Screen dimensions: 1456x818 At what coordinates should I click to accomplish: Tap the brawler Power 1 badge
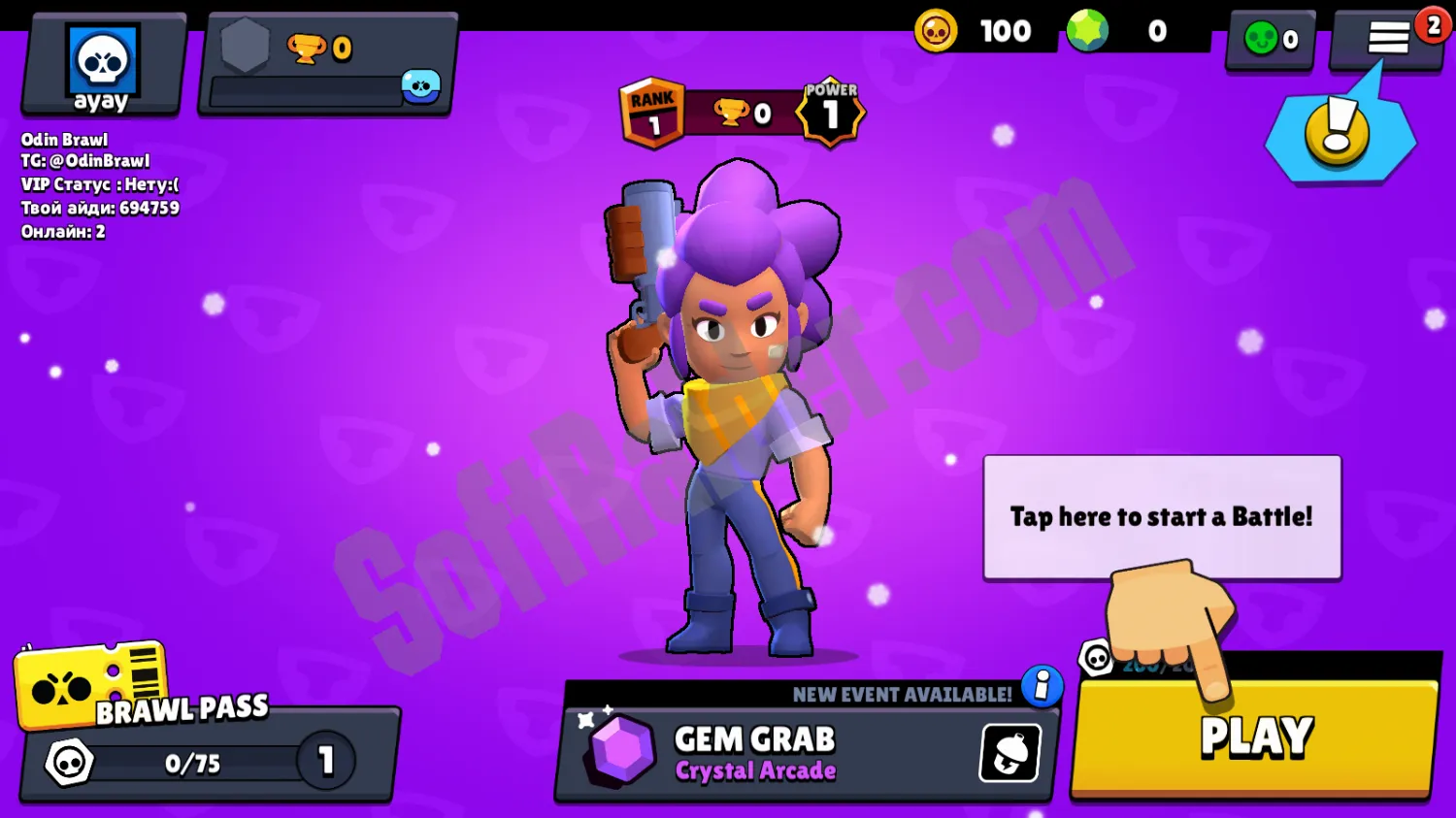click(831, 113)
